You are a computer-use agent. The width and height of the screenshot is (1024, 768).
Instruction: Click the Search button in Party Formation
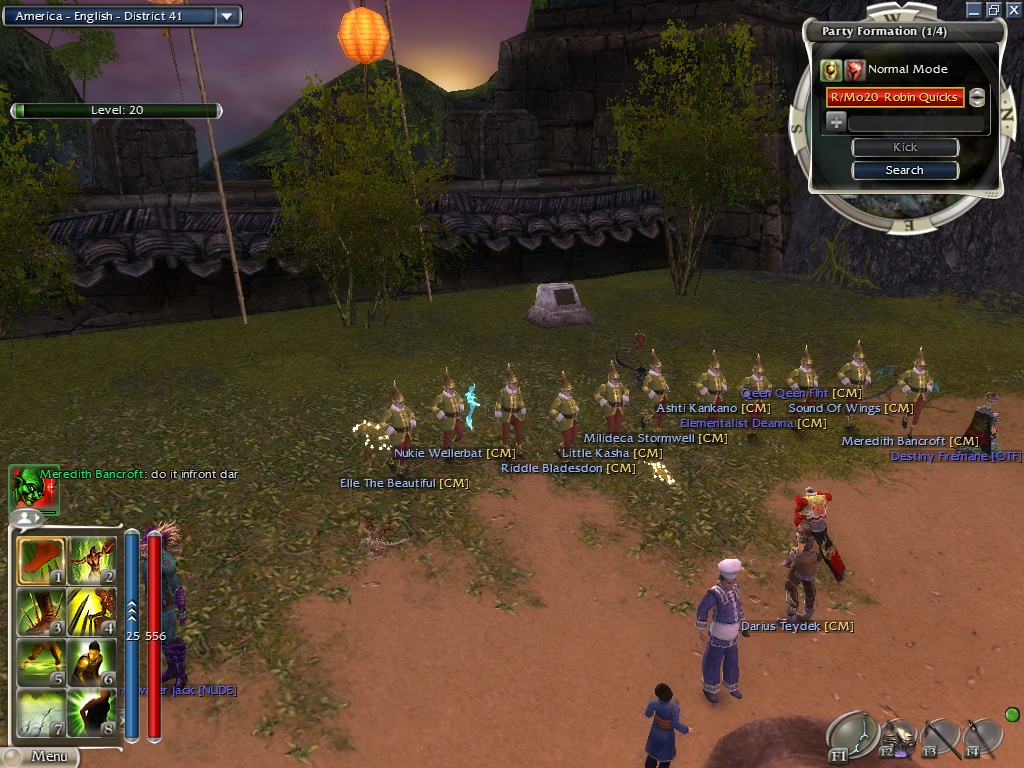tap(904, 170)
